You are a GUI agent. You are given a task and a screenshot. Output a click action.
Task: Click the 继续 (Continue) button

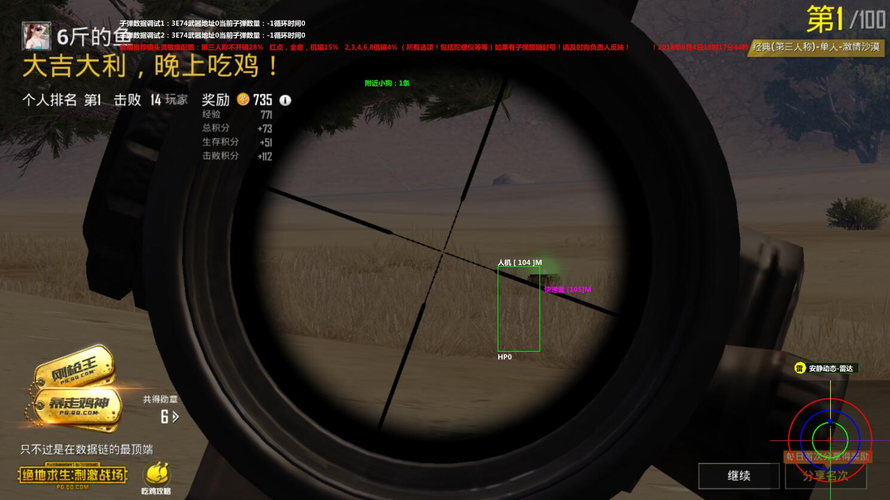coord(739,476)
